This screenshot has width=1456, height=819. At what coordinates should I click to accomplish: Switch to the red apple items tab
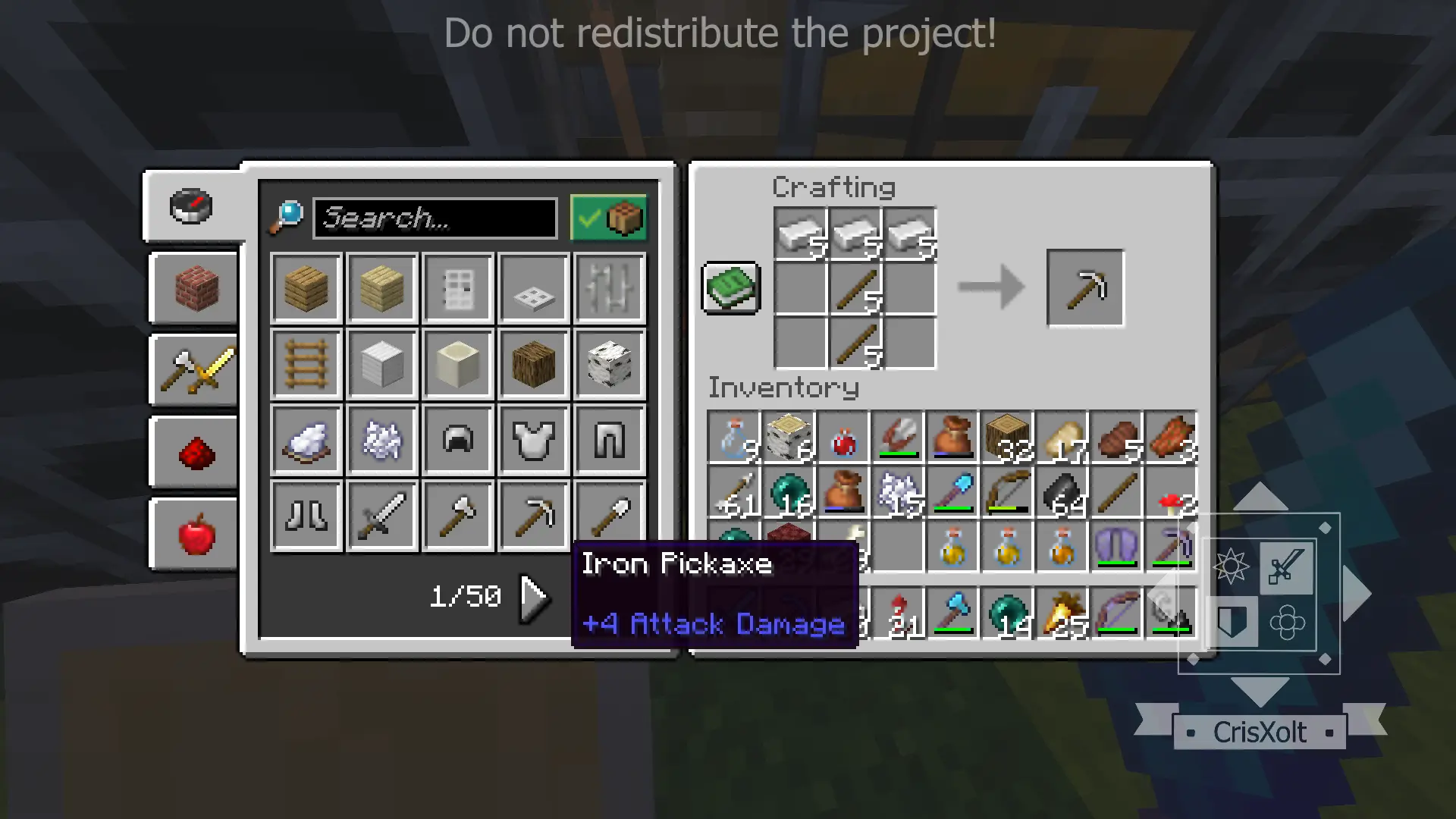(195, 534)
